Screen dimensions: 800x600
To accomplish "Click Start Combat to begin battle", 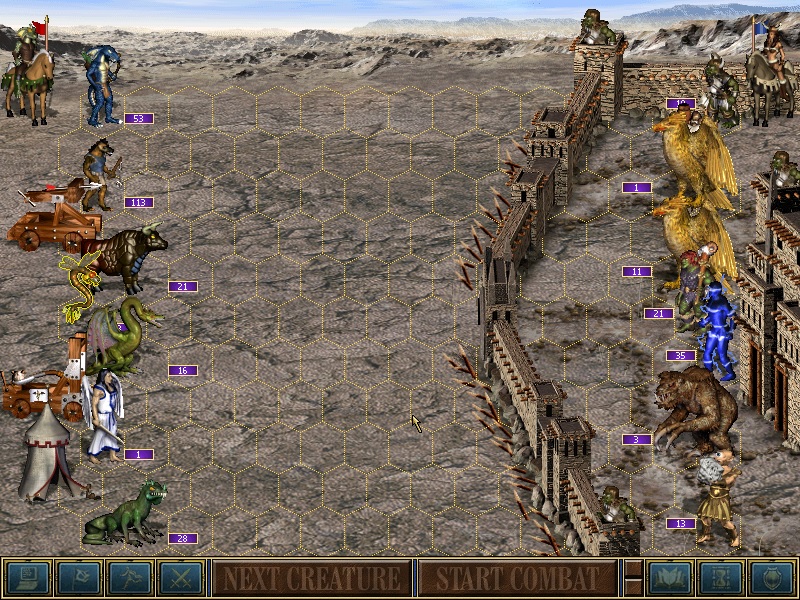I will tap(517, 577).
